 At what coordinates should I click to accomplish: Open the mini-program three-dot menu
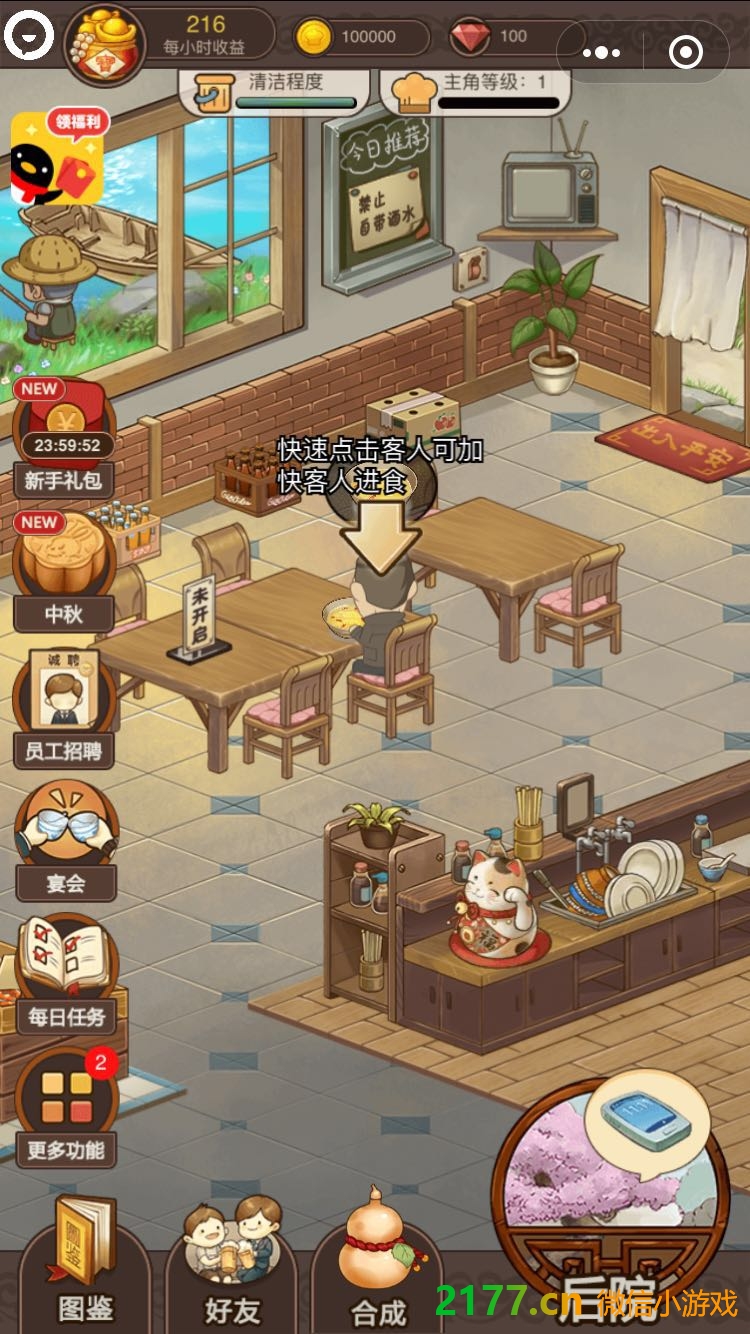tap(601, 52)
